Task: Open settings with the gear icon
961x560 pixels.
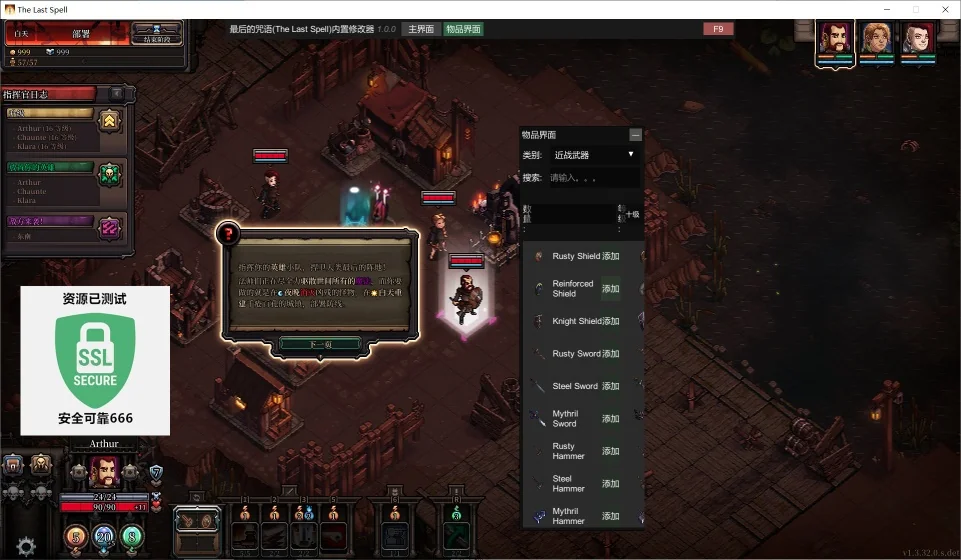Action: pos(26,546)
